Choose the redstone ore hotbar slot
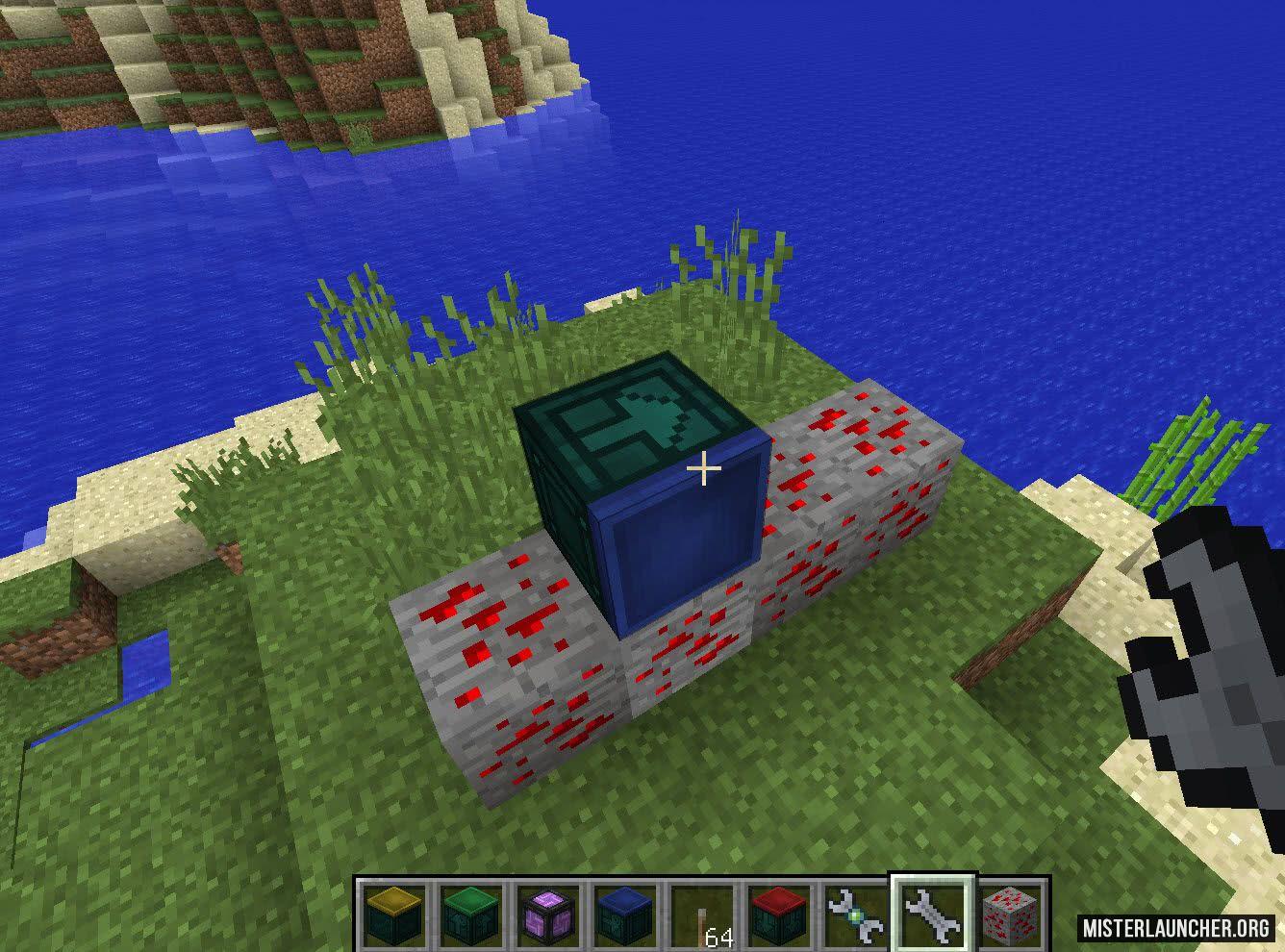This screenshot has height=952, width=1285. click(1011, 914)
